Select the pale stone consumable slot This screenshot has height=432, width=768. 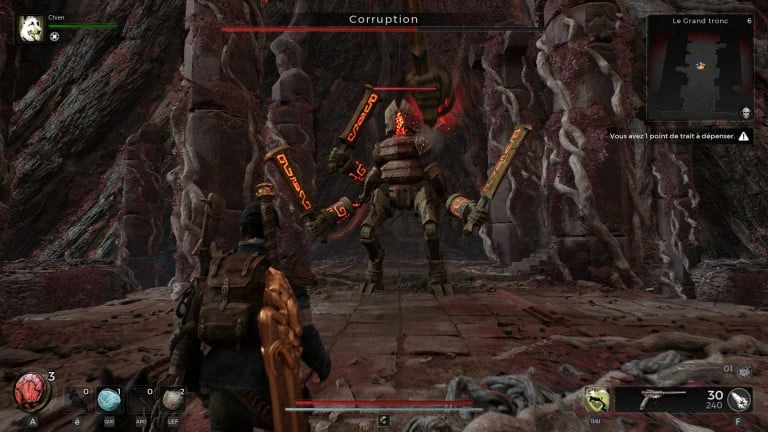pos(174,399)
